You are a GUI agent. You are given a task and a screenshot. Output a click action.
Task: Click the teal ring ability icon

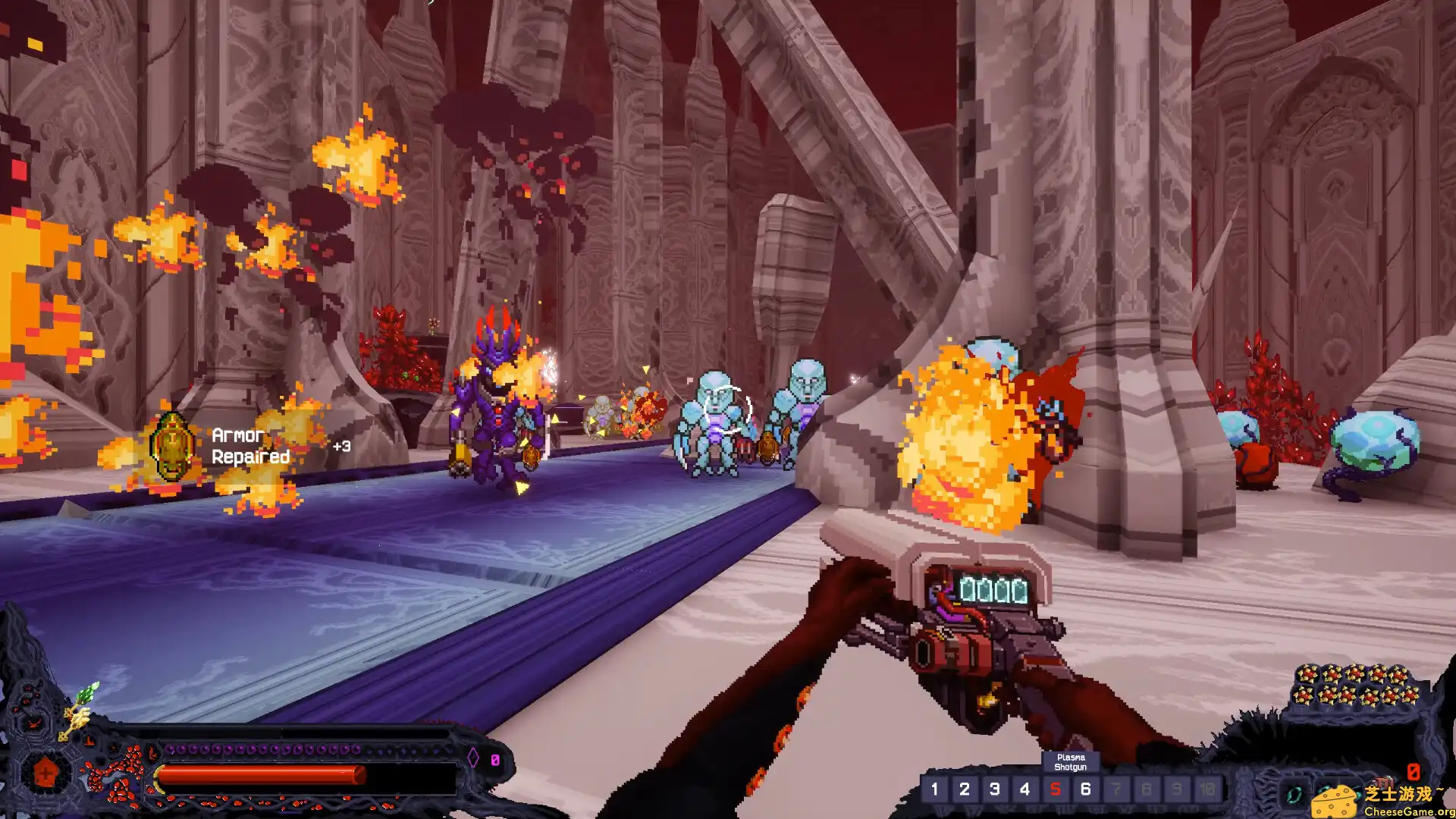click(1294, 794)
